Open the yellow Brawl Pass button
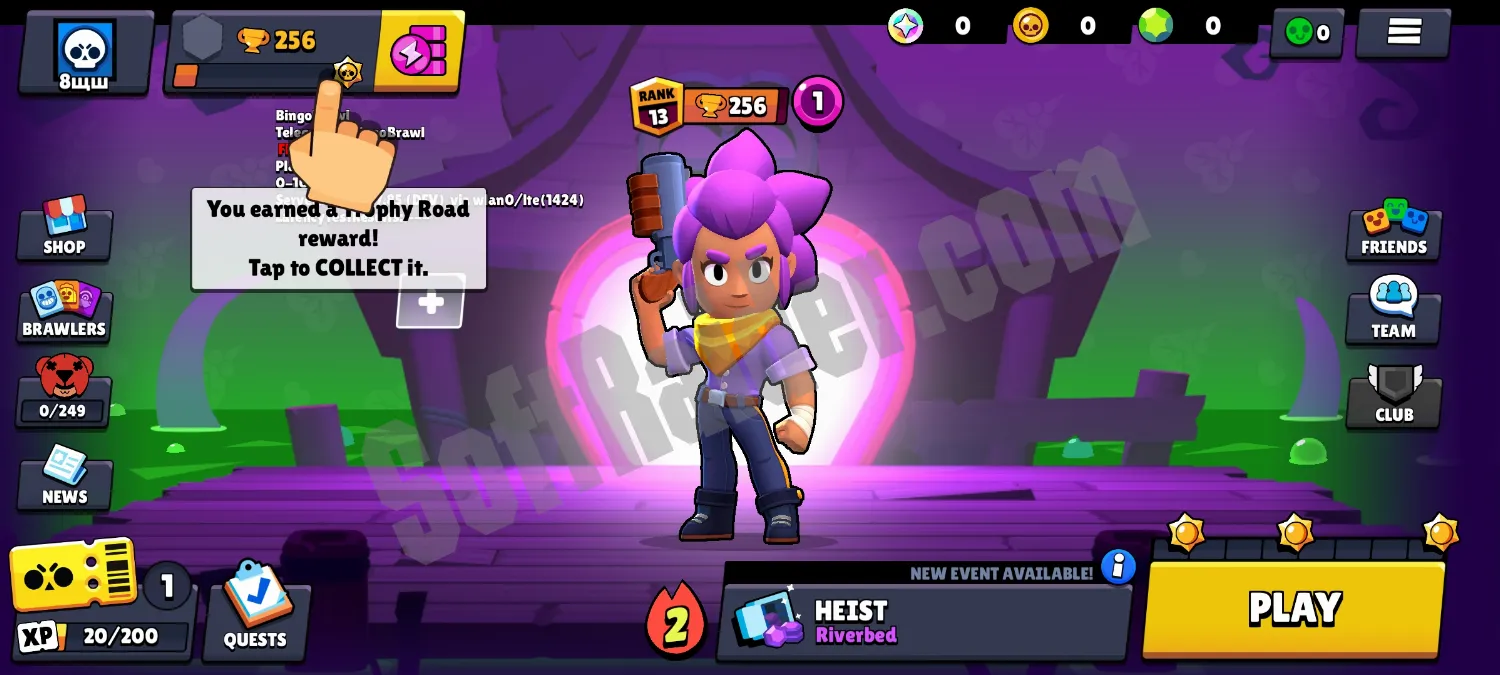 click(420, 52)
